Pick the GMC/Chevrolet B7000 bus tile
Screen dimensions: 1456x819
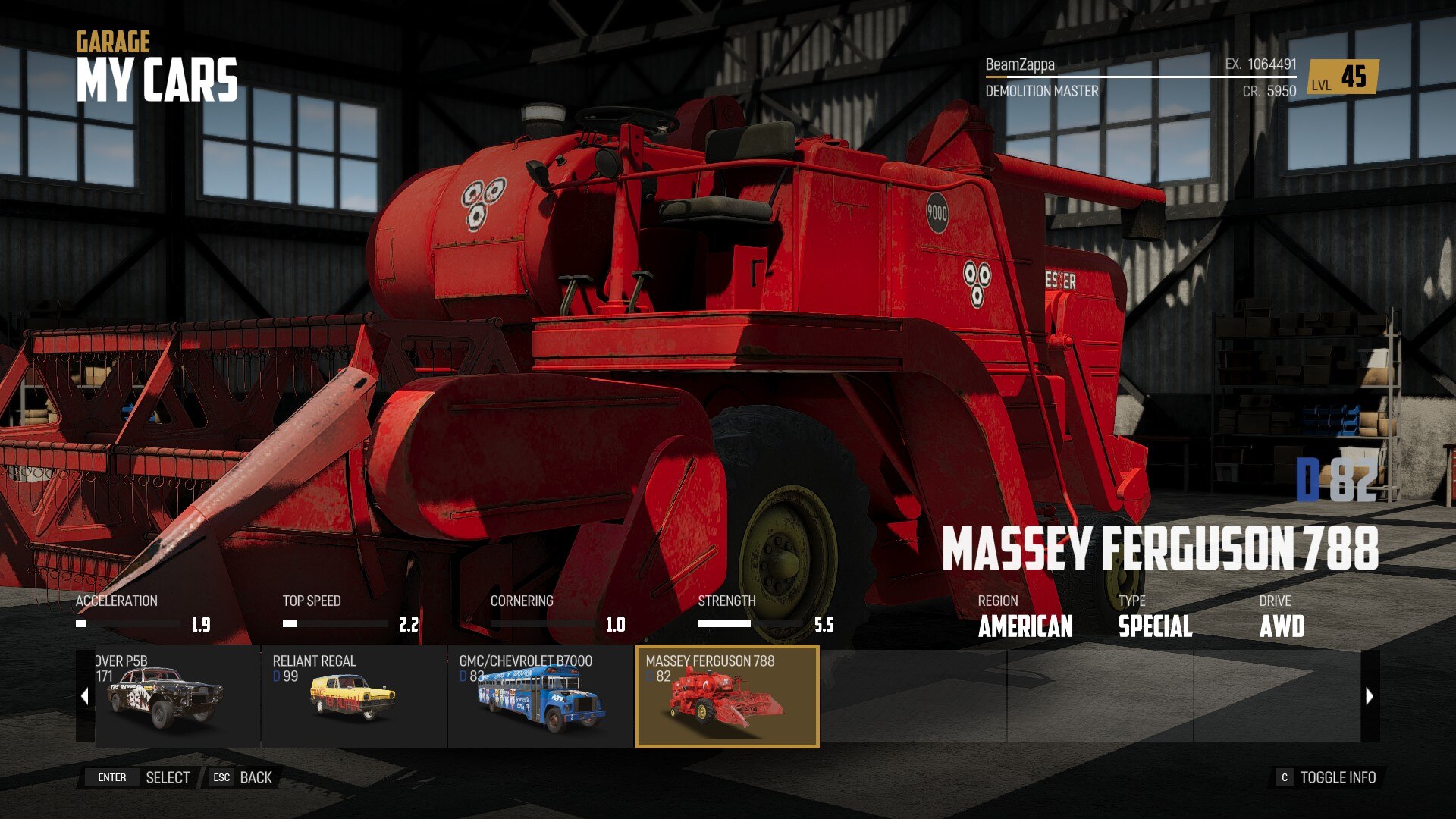coord(540,696)
